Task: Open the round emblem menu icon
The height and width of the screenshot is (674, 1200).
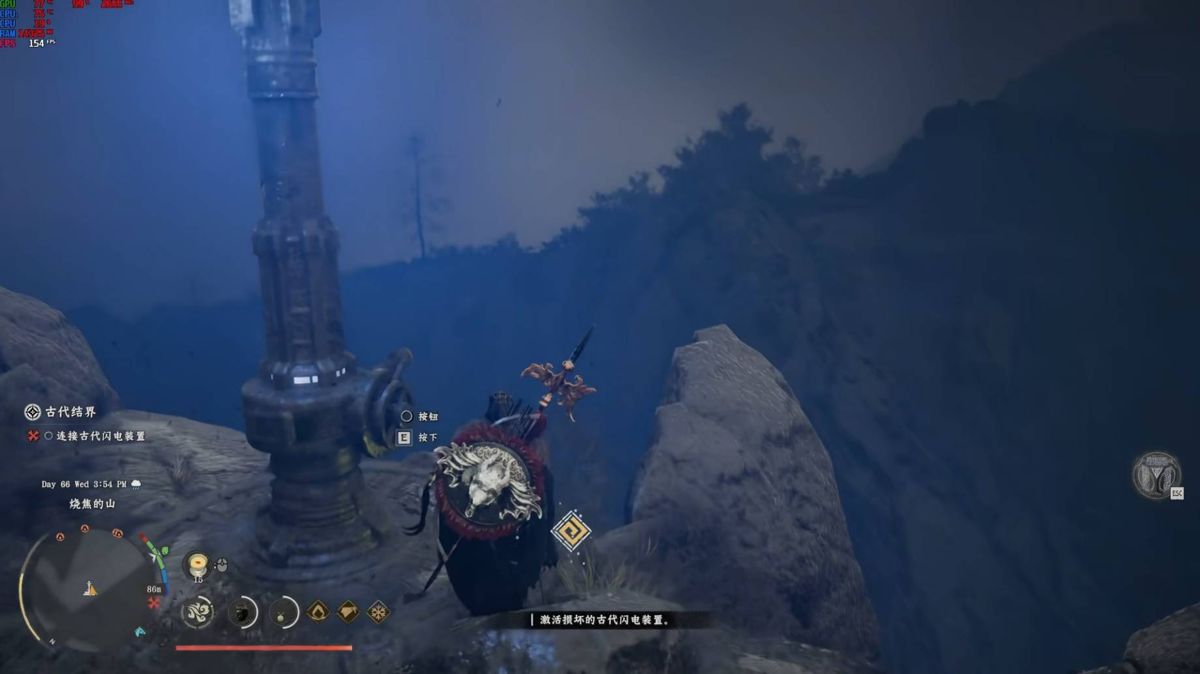Action: click(1156, 474)
